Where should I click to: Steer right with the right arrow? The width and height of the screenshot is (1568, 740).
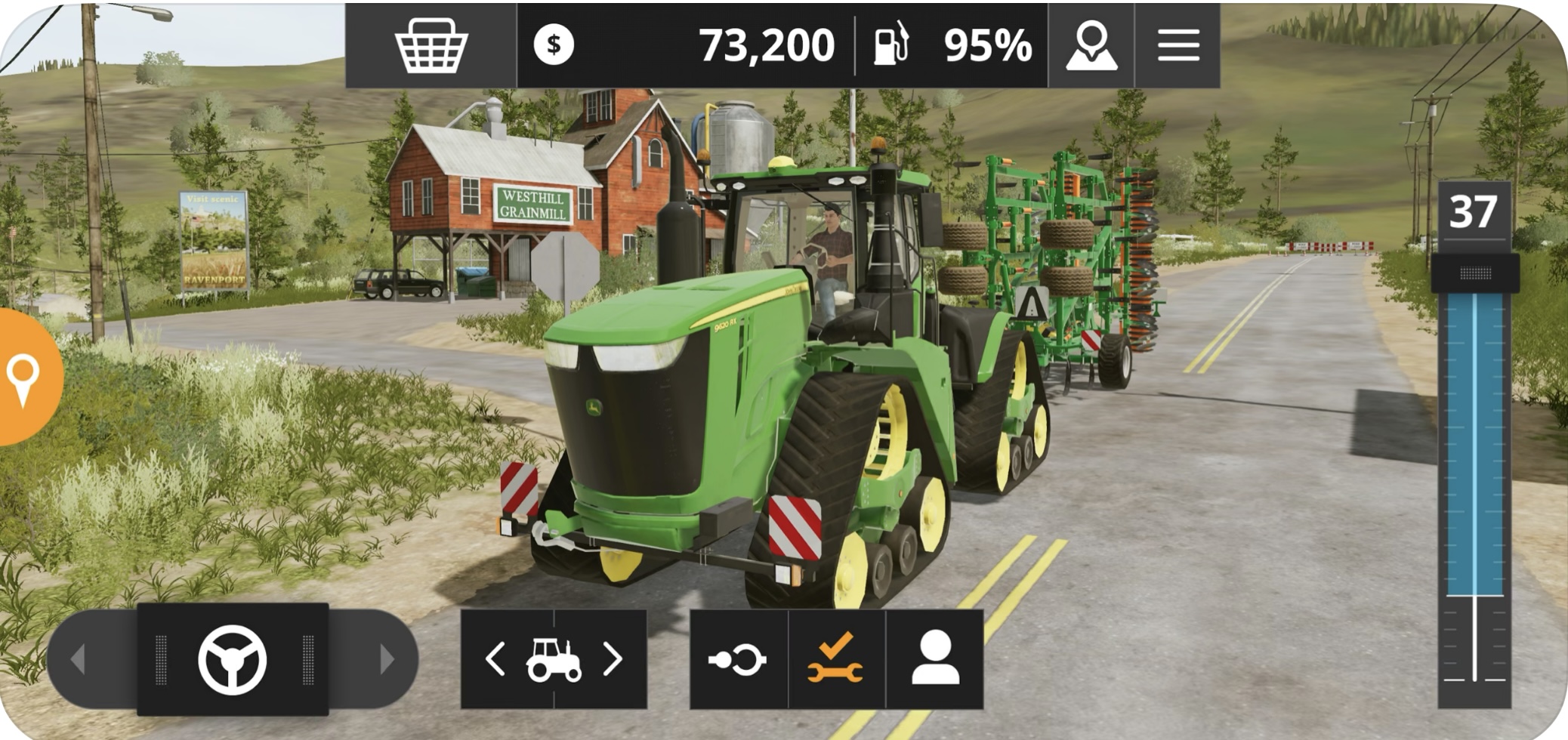pos(387,659)
